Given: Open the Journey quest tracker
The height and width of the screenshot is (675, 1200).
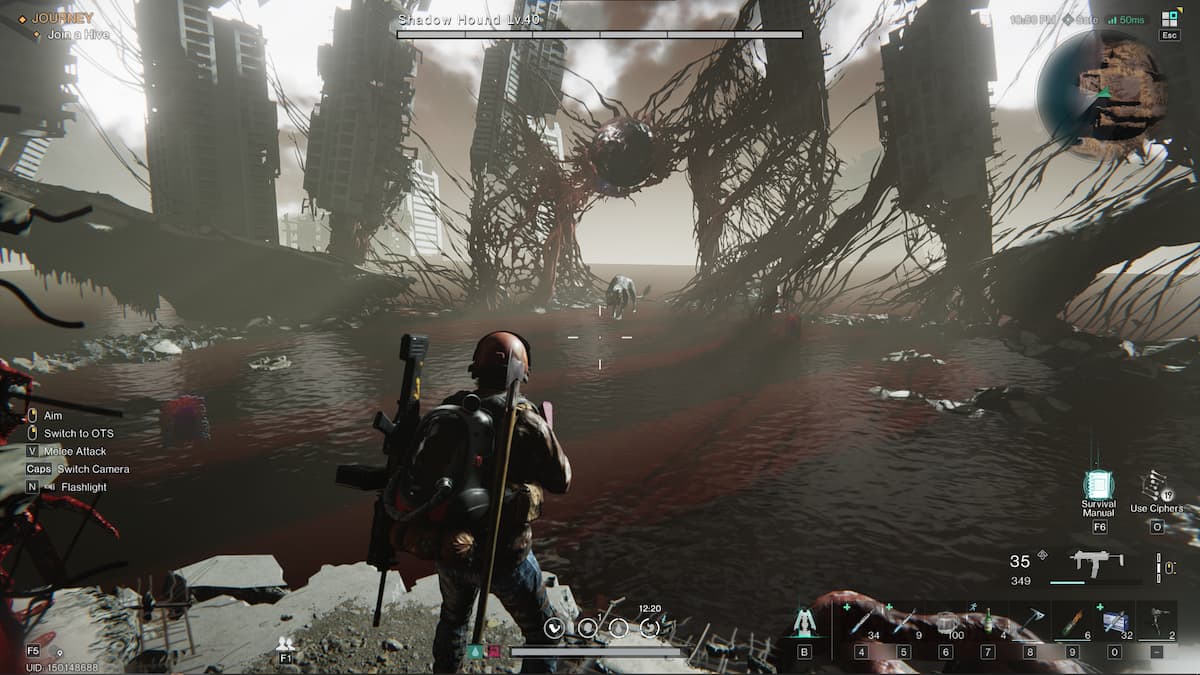Looking at the screenshot, I should 62,18.
